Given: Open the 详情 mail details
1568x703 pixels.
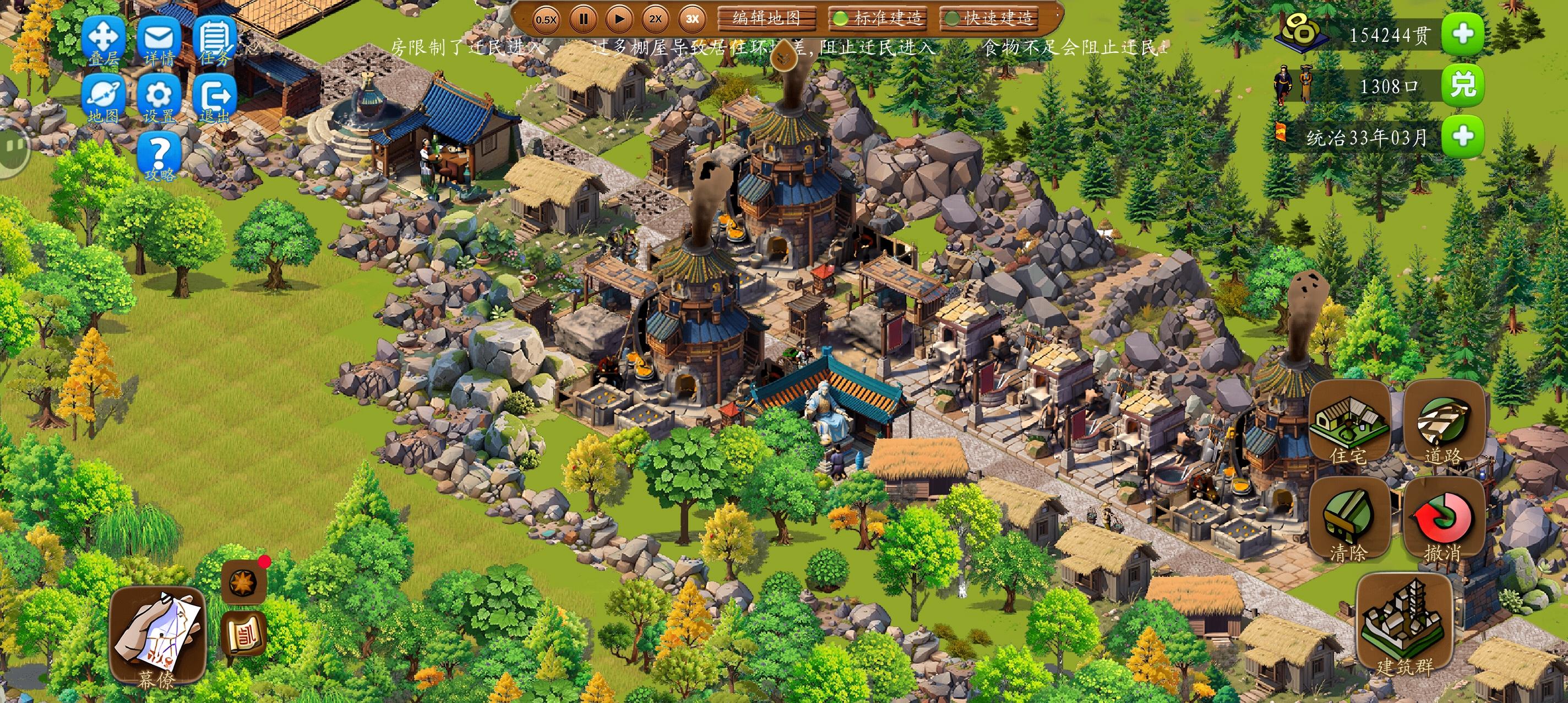Looking at the screenshot, I should (x=159, y=40).
